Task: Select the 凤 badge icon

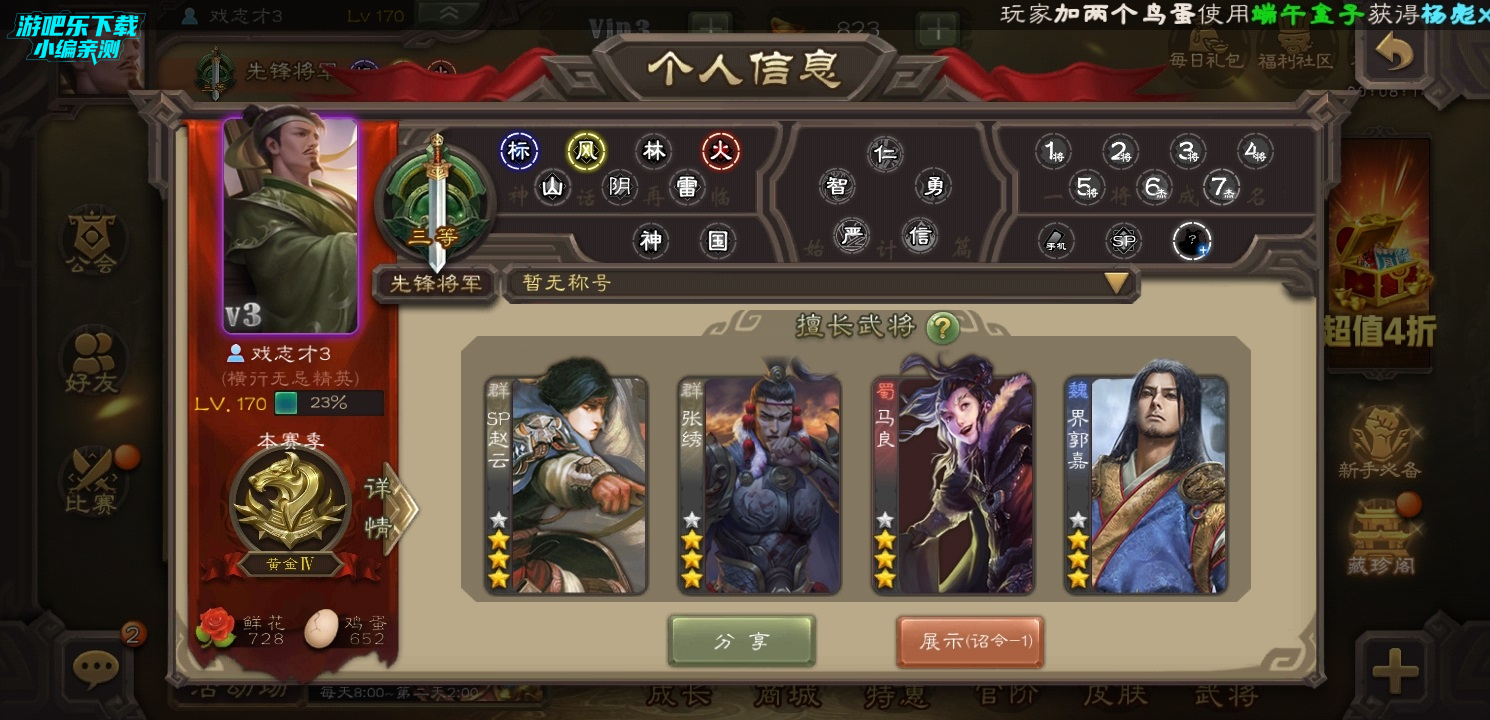Action: pos(586,152)
